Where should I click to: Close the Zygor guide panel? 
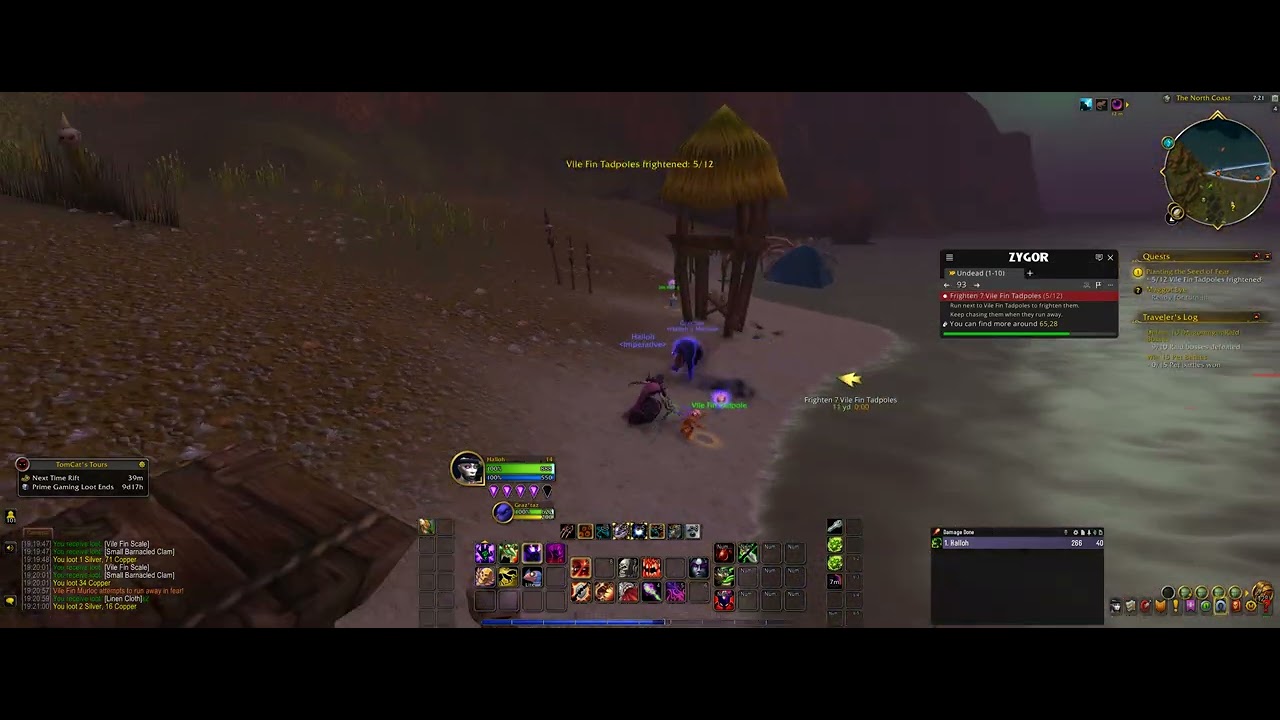coord(1110,258)
